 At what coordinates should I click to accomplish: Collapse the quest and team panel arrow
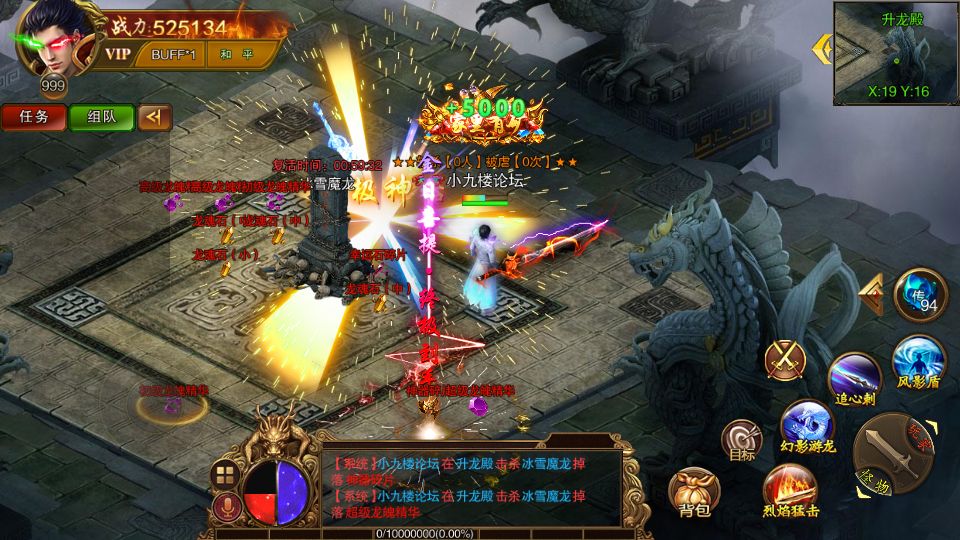point(154,117)
